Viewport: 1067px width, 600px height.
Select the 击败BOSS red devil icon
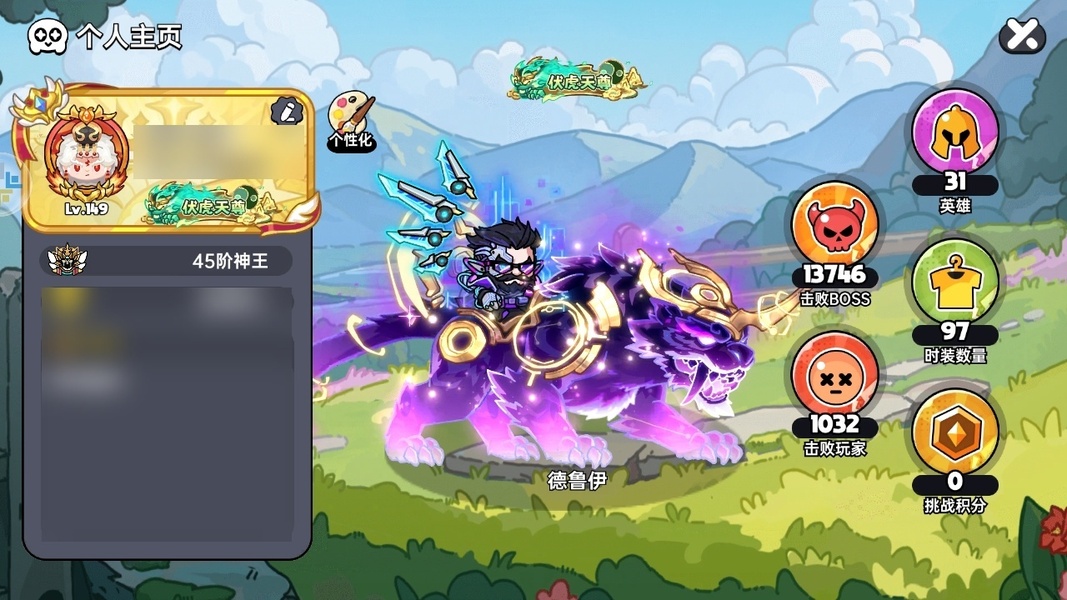[x=835, y=227]
